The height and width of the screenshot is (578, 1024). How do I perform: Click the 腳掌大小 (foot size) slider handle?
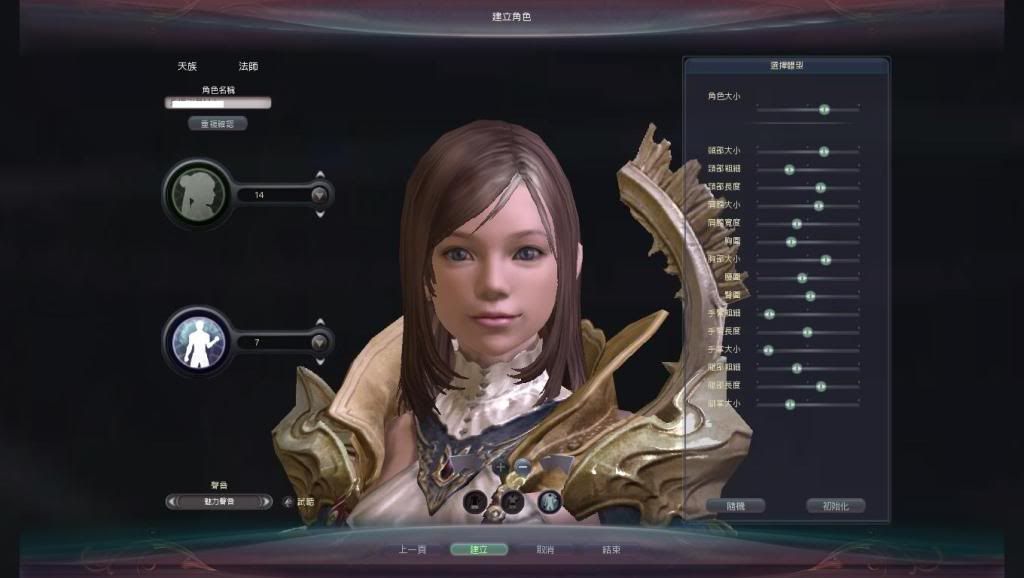click(790, 404)
